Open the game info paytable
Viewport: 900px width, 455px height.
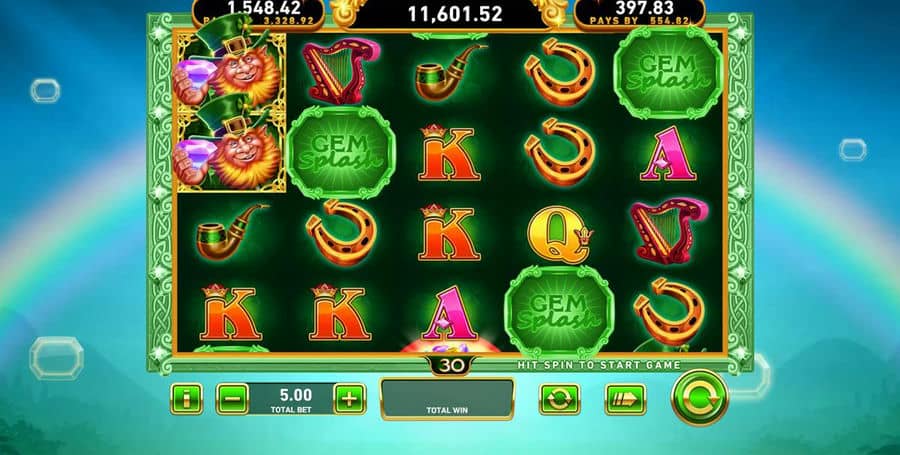(x=186, y=399)
